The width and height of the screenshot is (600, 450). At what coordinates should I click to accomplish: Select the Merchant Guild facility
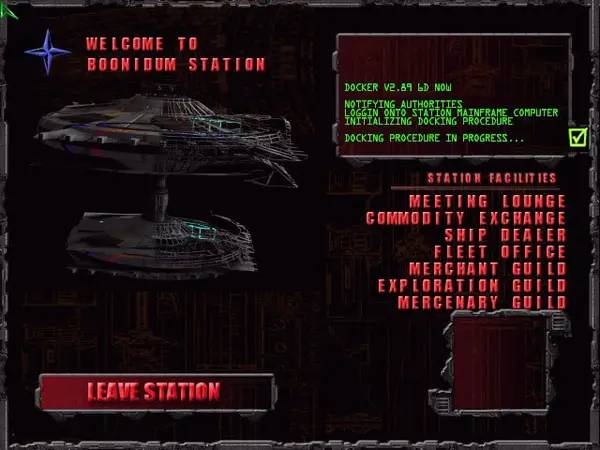[x=488, y=268]
